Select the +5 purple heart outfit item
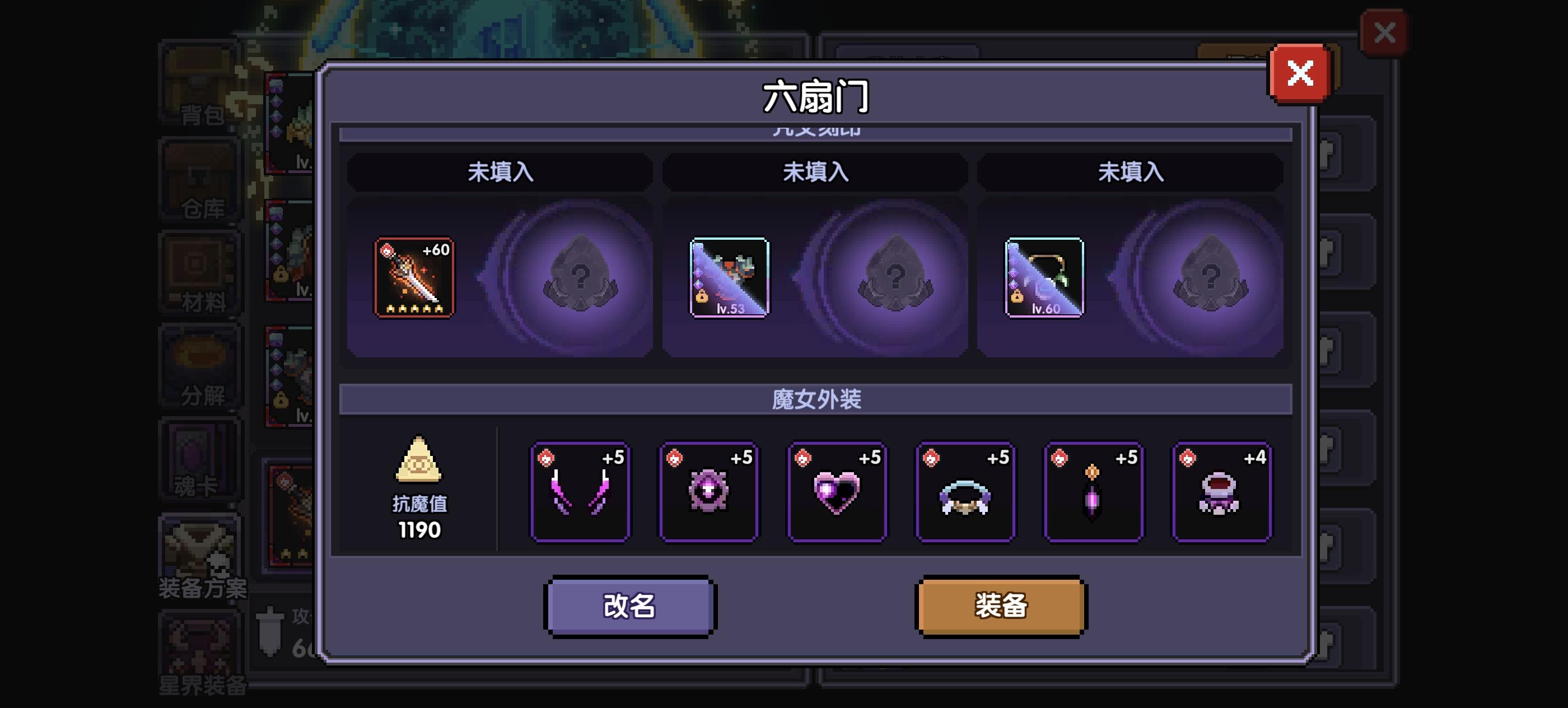This screenshot has width=1568, height=708. click(x=838, y=490)
